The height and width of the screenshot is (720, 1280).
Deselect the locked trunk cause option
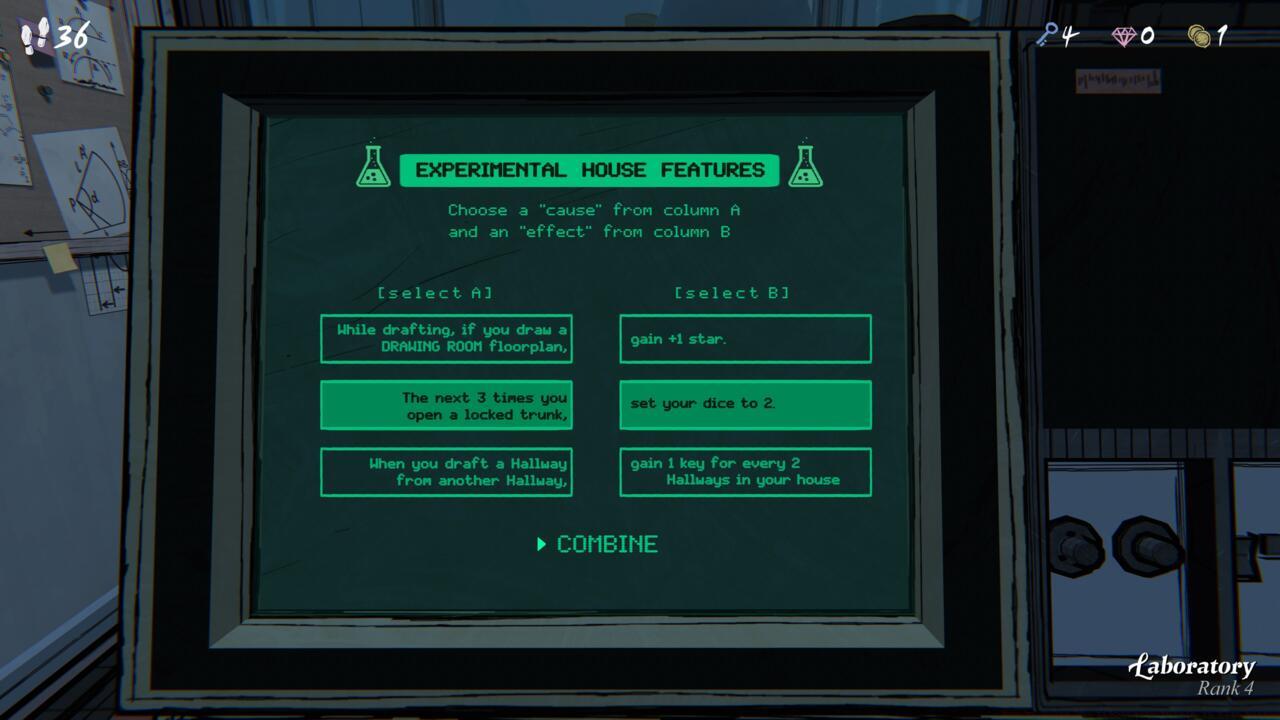coord(446,404)
